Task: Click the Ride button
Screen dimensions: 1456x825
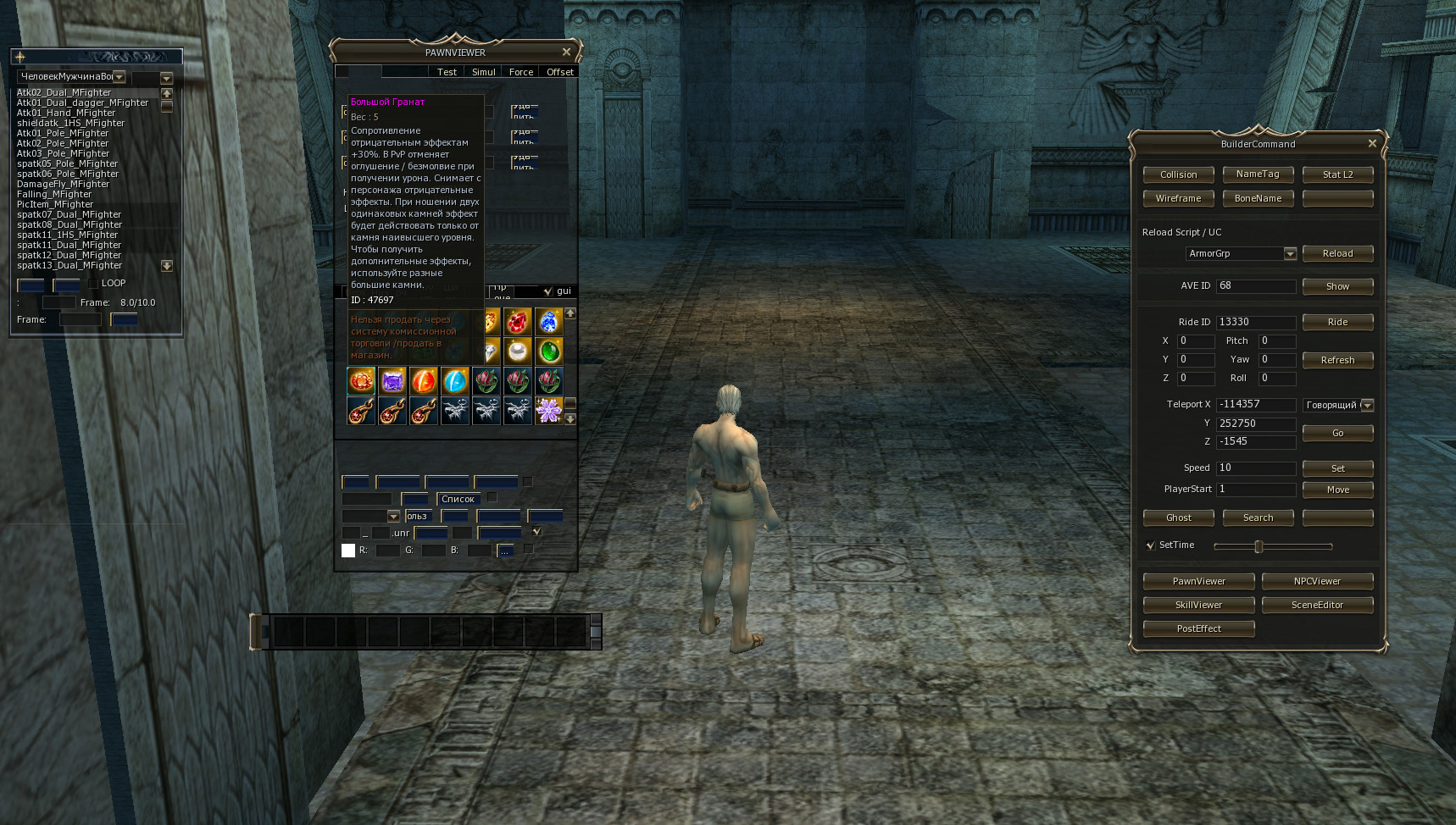Action: [x=1337, y=322]
